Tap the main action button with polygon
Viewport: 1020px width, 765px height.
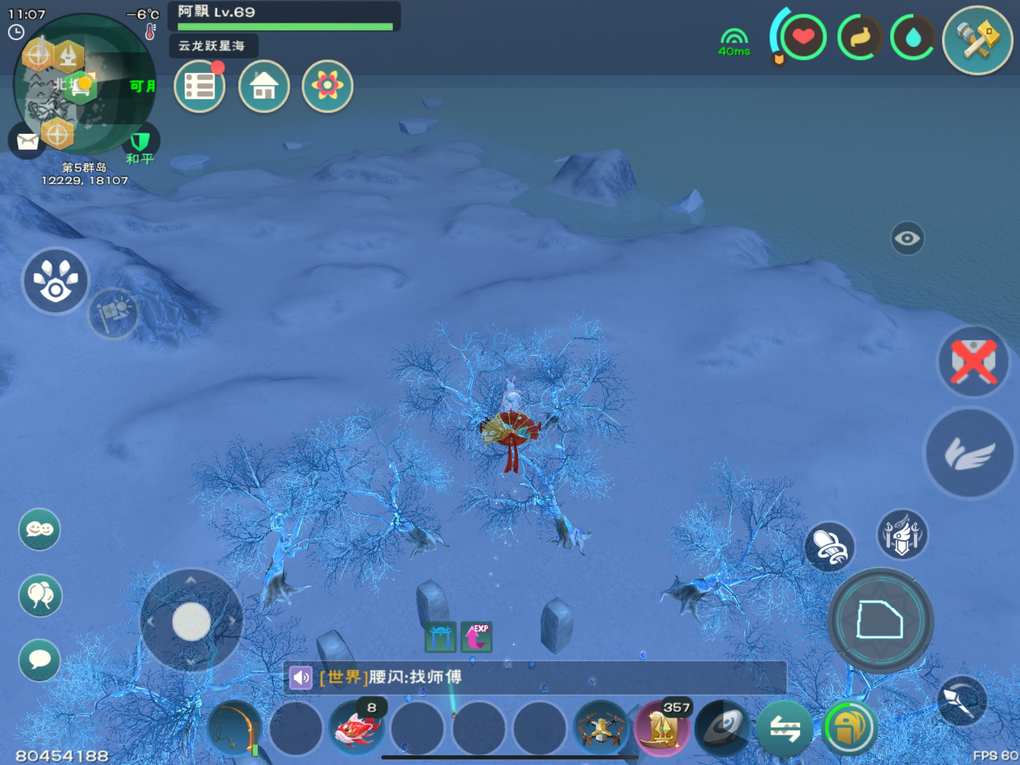(881, 621)
